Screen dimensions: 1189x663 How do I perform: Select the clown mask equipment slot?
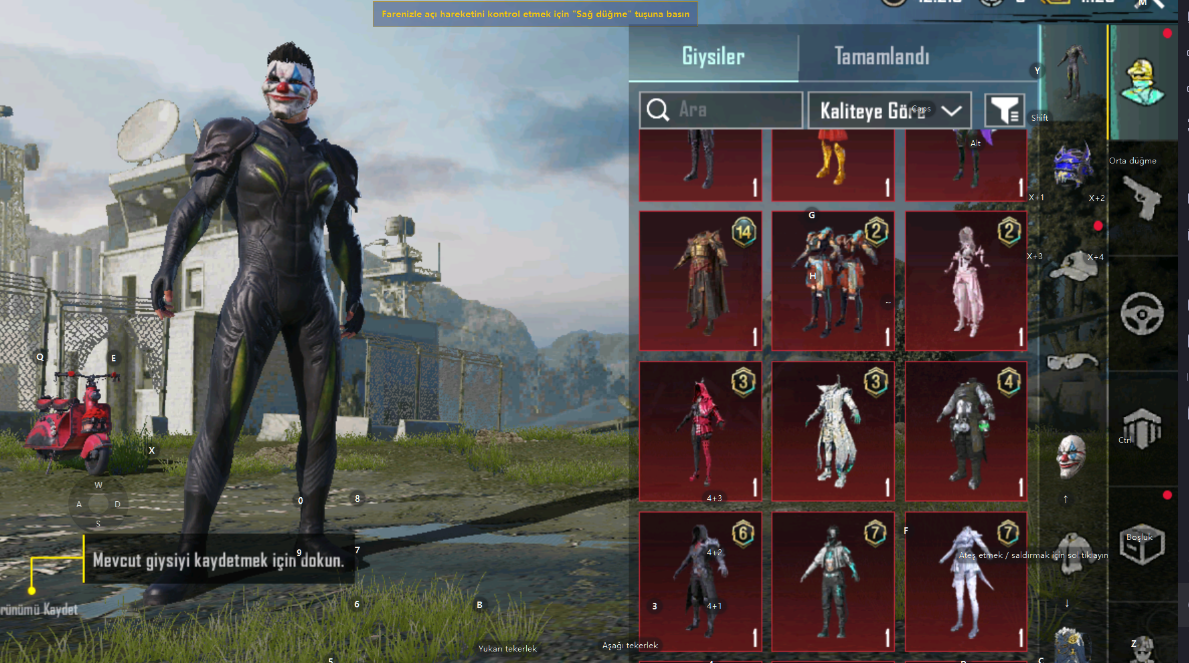(x=1071, y=454)
